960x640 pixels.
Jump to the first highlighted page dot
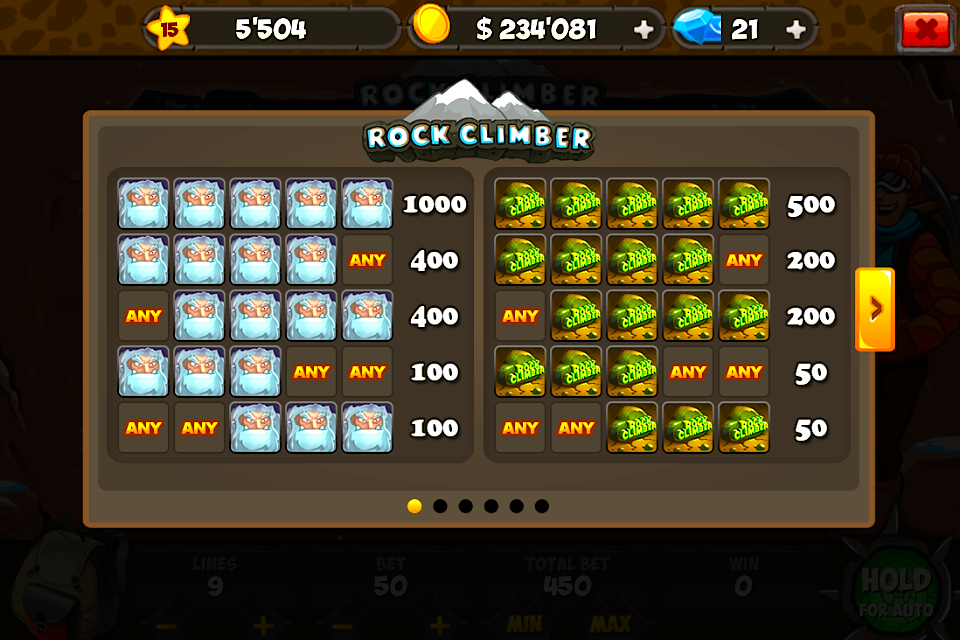414,506
